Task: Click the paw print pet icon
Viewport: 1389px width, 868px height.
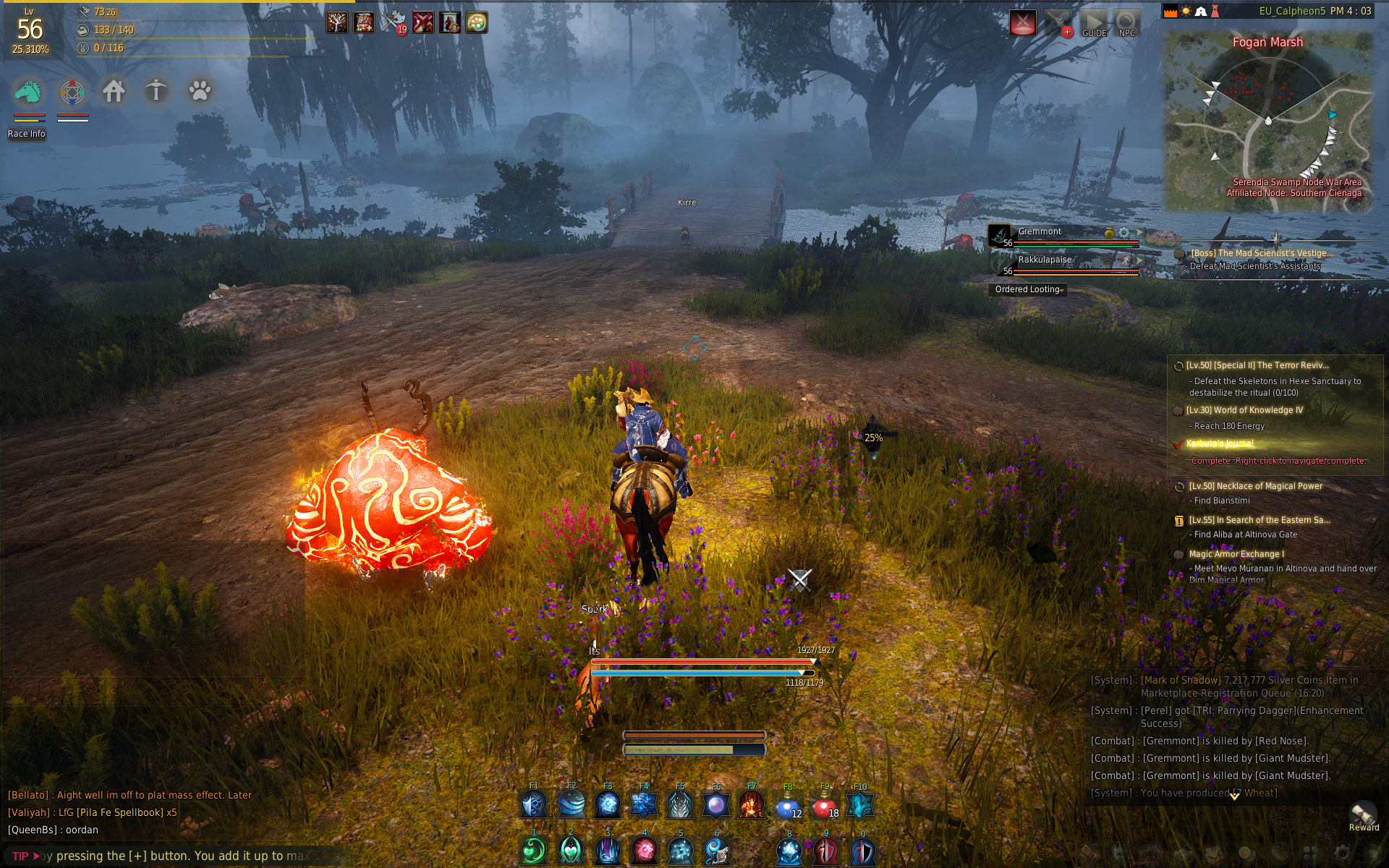Action: click(200, 91)
